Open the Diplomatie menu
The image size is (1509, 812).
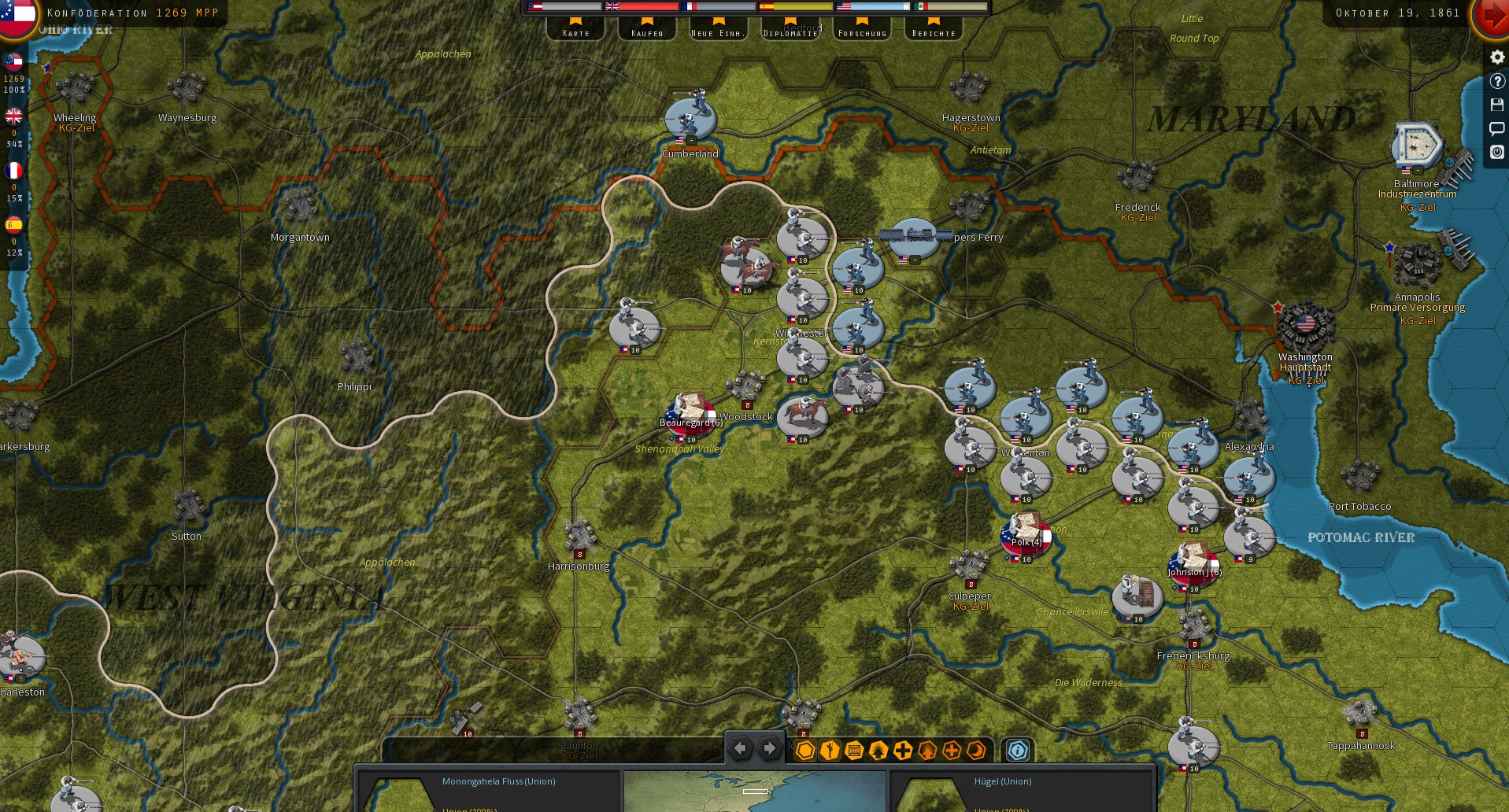(x=790, y=31)
